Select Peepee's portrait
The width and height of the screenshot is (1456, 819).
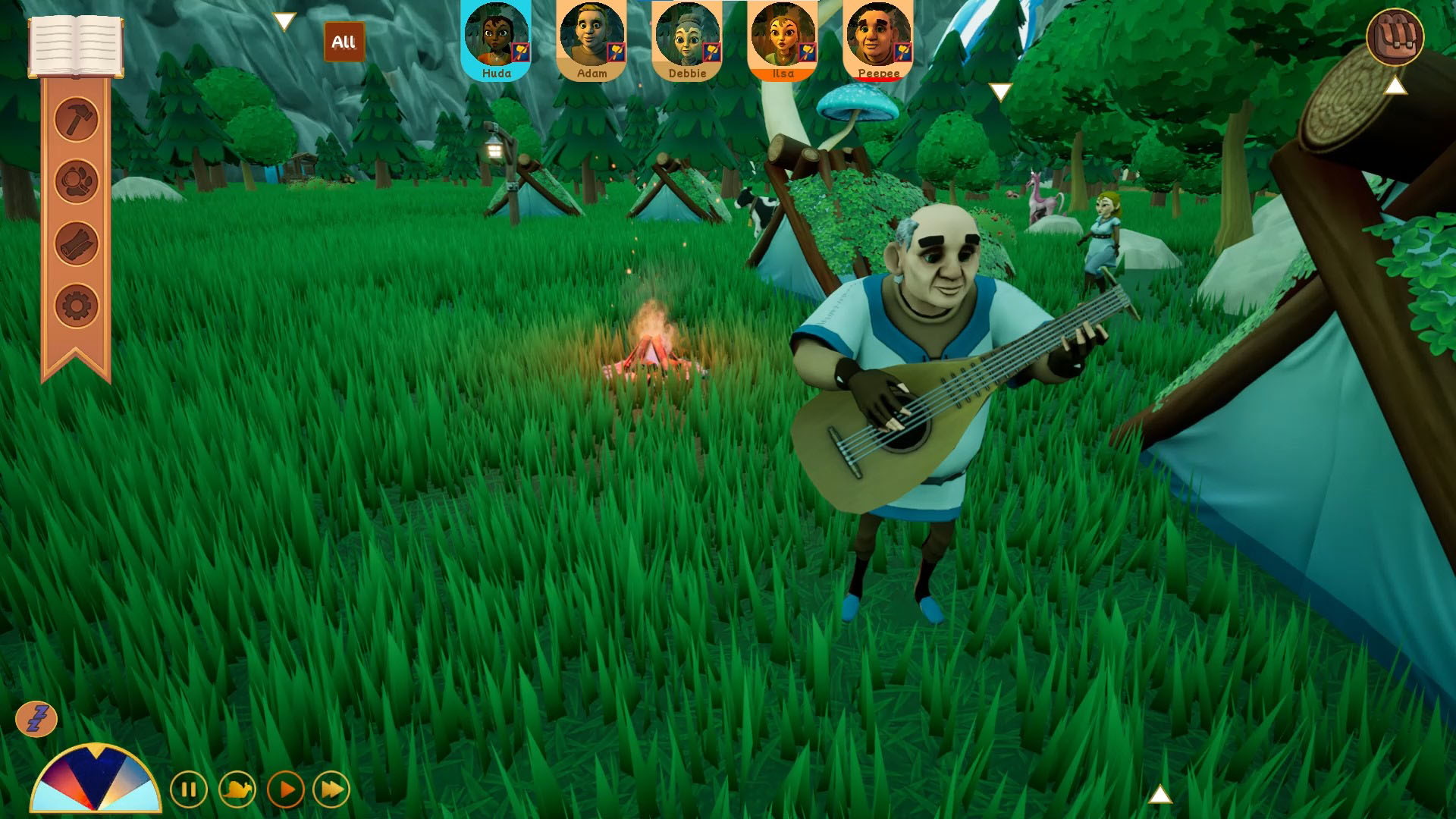[x=878, y=39]
